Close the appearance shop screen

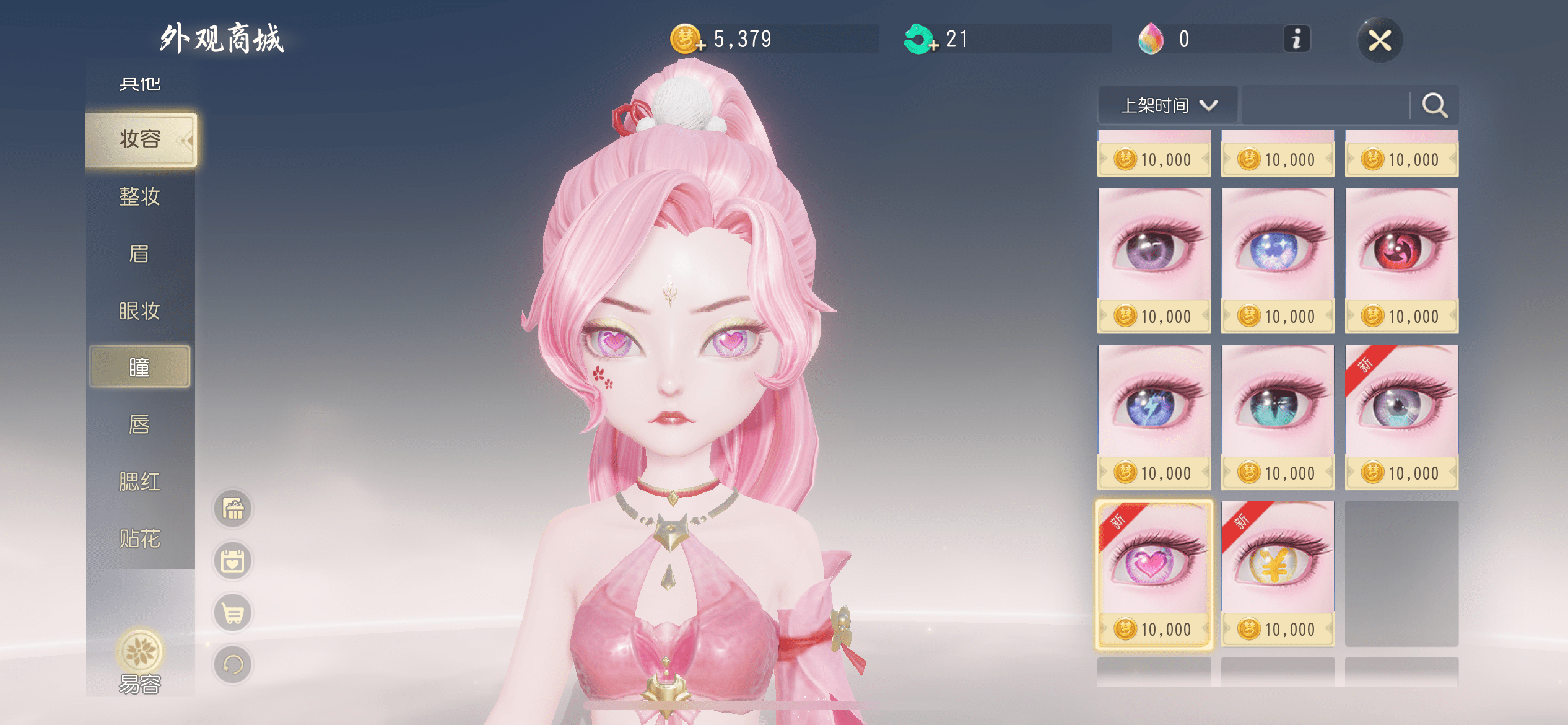click(1380, 41)
